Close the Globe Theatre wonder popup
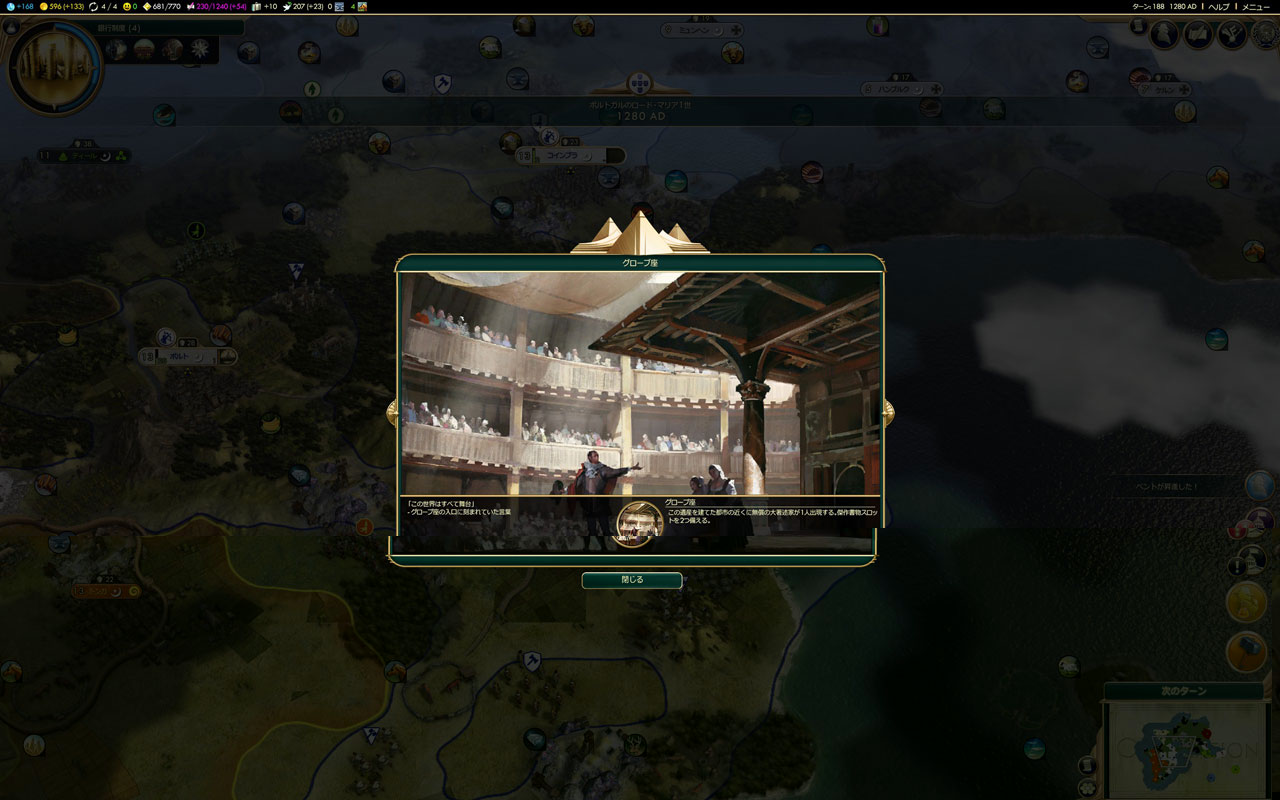1280x800 pixels. coord(632,580)
